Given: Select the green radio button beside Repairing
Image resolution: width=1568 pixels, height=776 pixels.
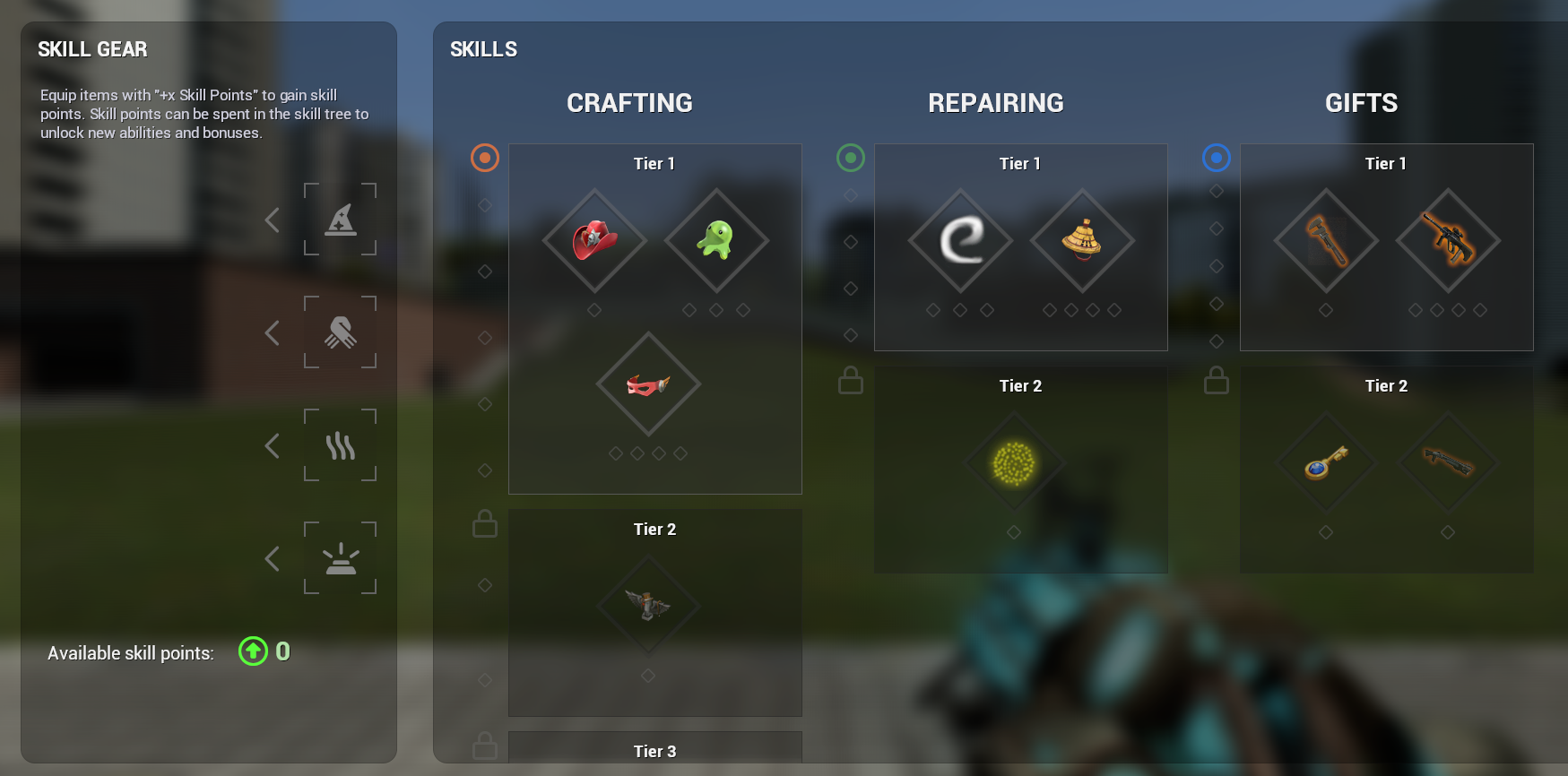Looking at the screenshot, I should [x=850, y=158].
